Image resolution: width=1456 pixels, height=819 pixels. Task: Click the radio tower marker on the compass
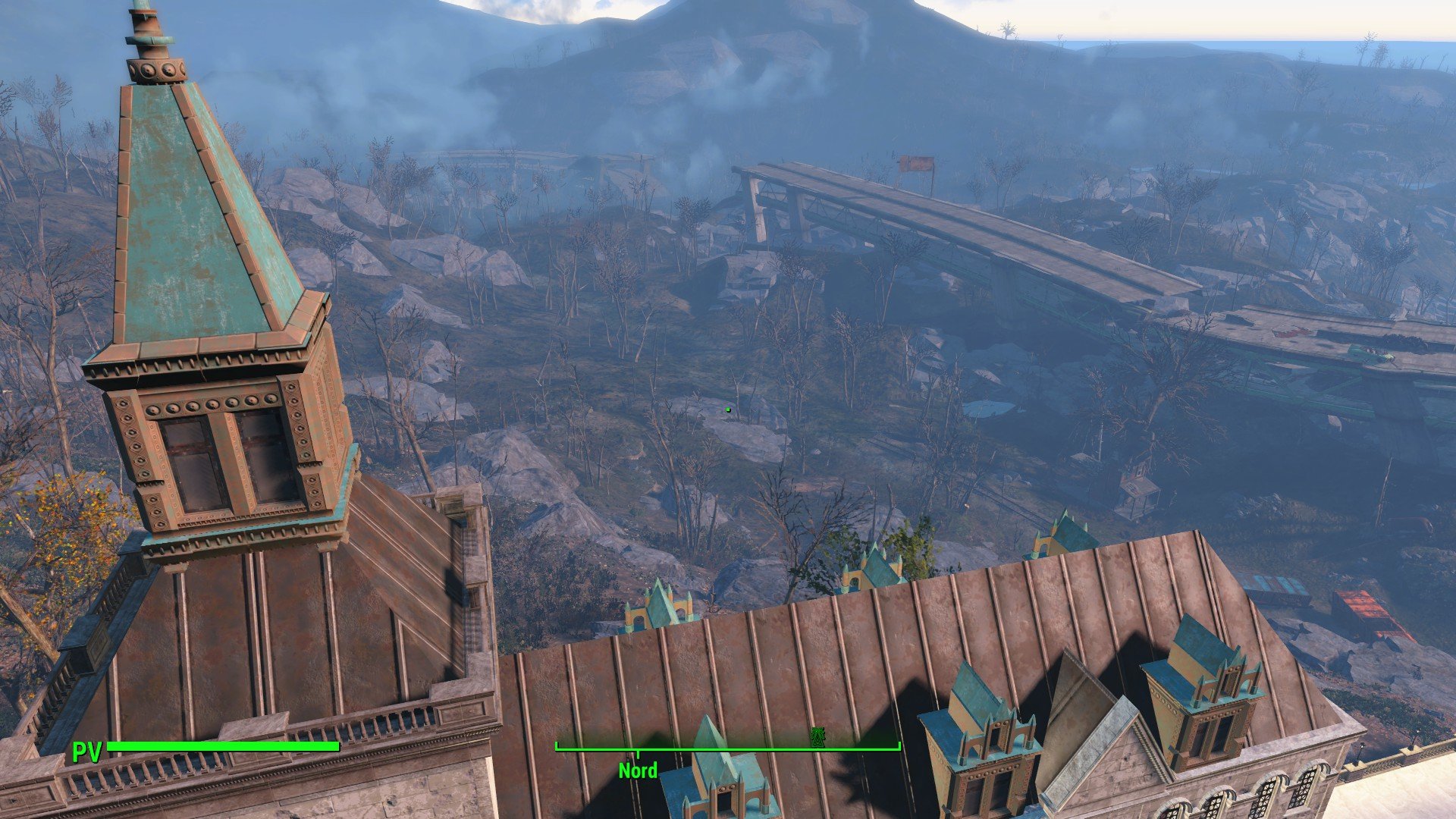click(x=817, y=737)
